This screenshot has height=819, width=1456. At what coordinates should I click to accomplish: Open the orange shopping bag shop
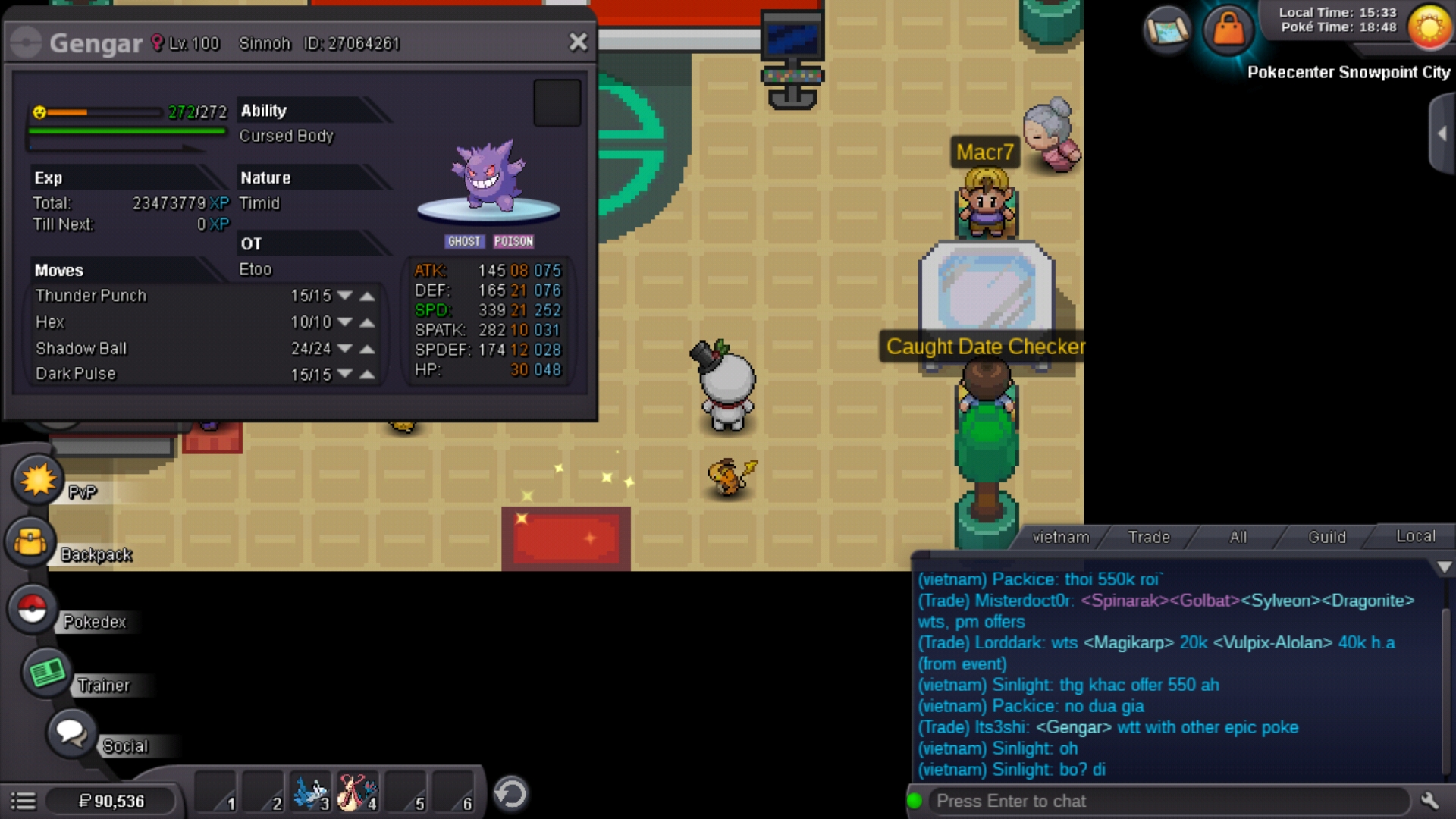[1228, 30]
